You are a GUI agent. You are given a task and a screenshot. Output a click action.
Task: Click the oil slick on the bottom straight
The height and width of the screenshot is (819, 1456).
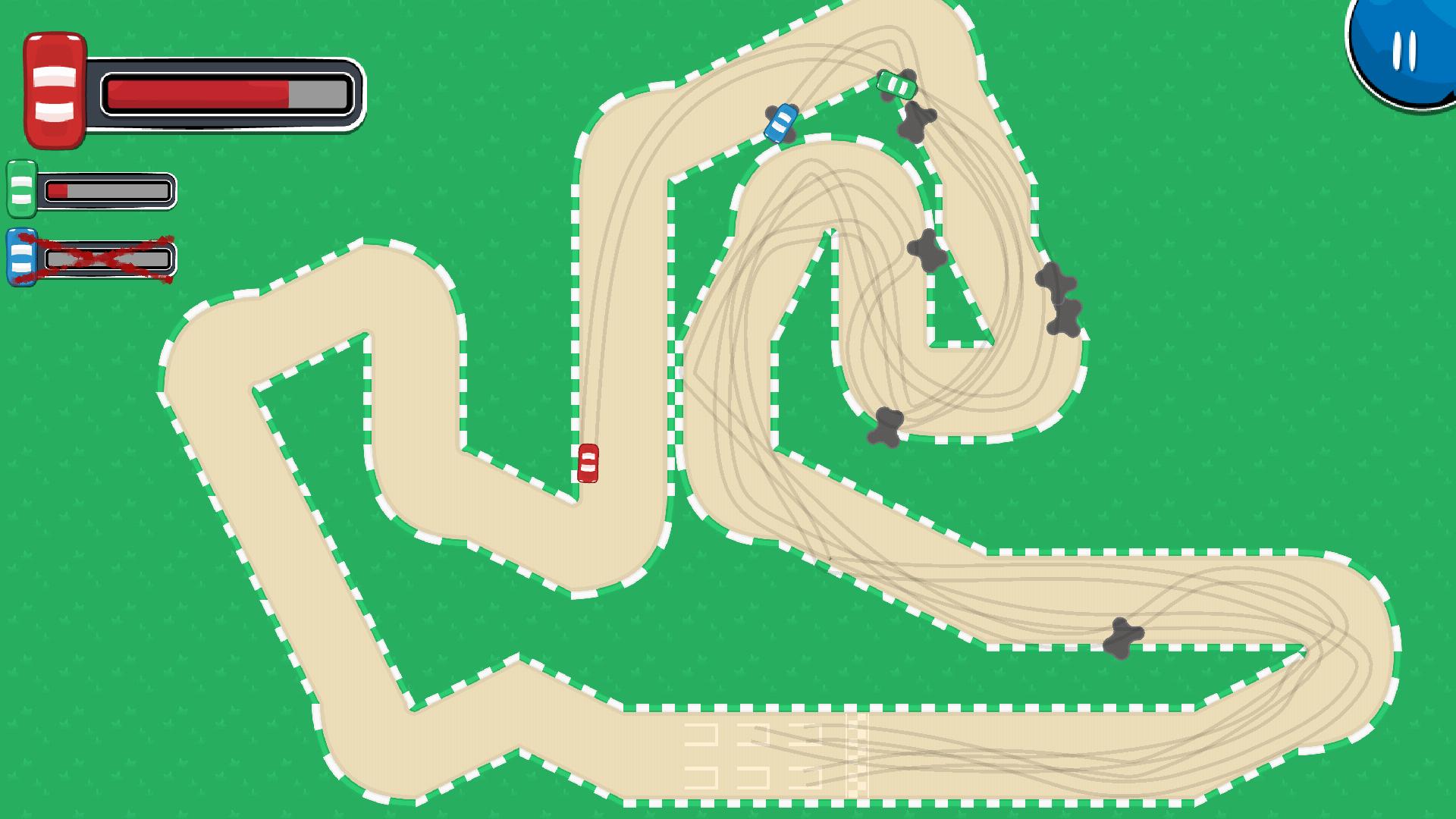[x=1122, y=637]
